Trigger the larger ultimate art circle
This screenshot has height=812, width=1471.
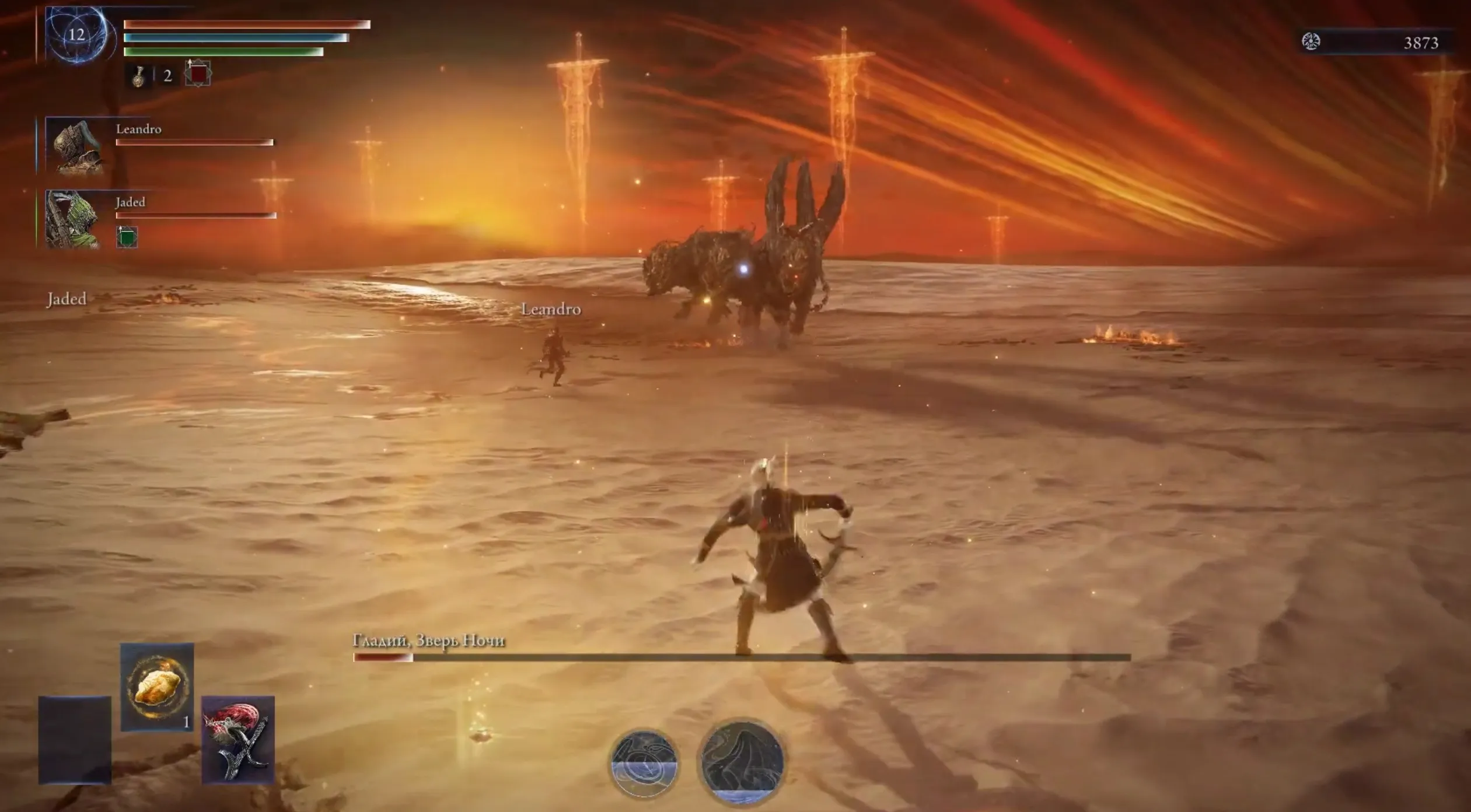[x=742, y=761]
